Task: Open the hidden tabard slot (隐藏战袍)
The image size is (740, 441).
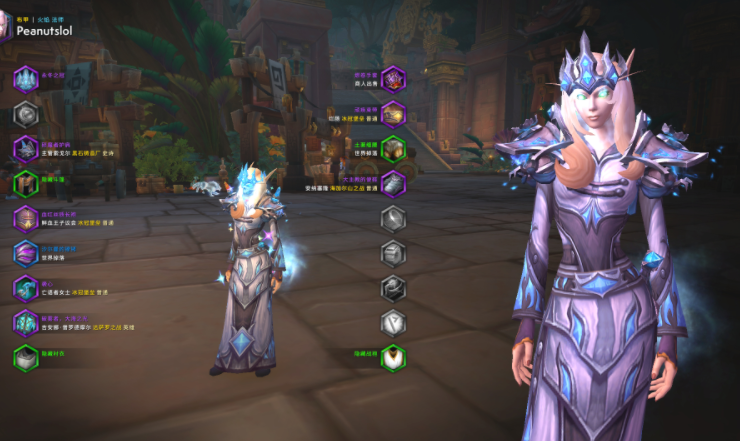Action: point(394,357)
